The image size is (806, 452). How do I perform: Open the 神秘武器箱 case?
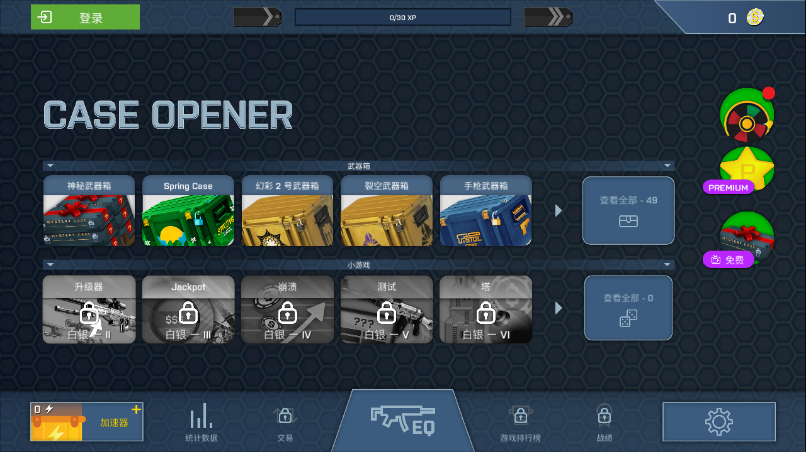point(89,211)
